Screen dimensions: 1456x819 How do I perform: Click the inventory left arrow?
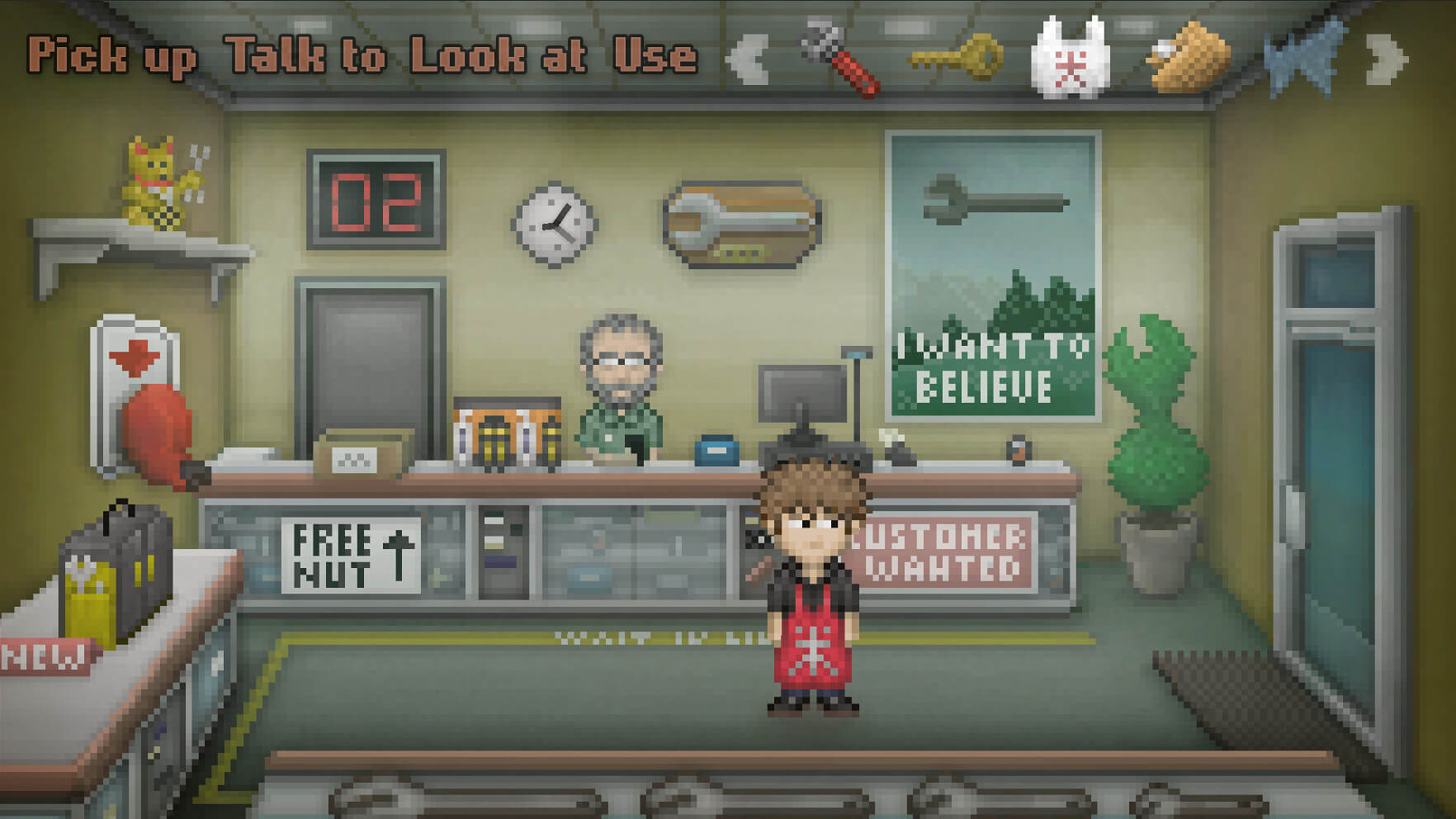point(748,59)
